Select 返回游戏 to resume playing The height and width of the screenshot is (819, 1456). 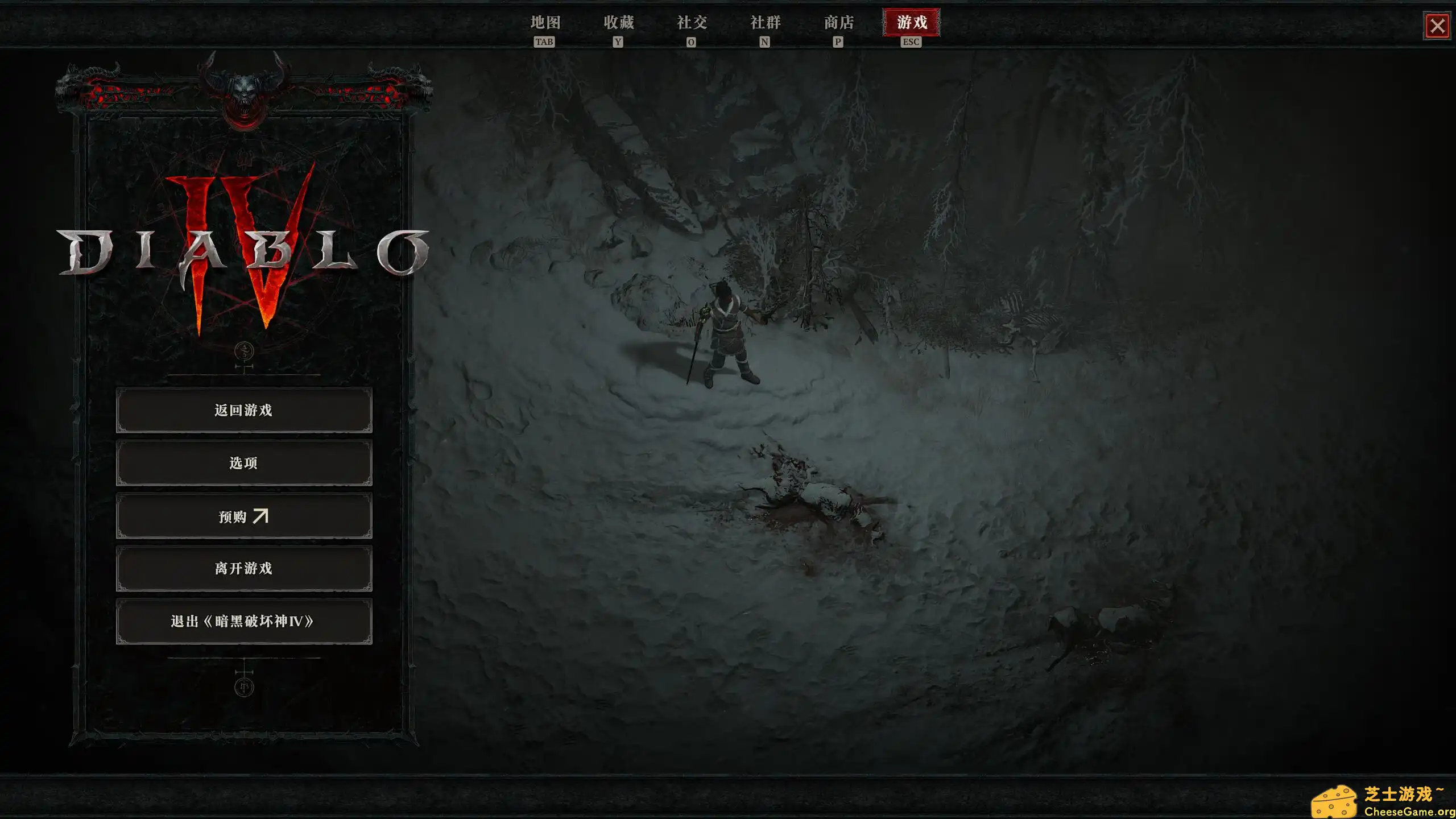(243, 410)
